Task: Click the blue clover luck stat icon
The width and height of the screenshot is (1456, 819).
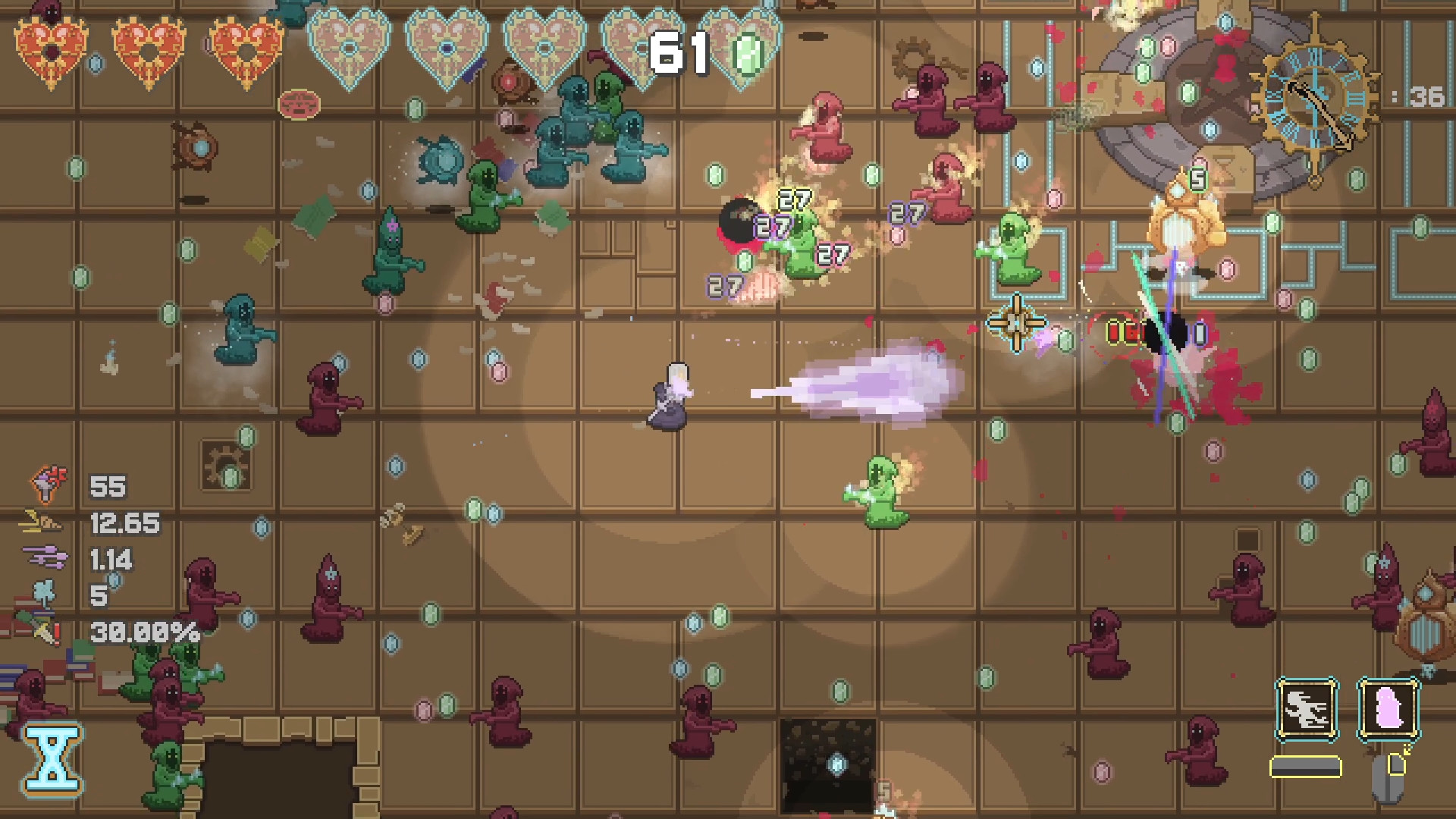Action: click(45, 594)
